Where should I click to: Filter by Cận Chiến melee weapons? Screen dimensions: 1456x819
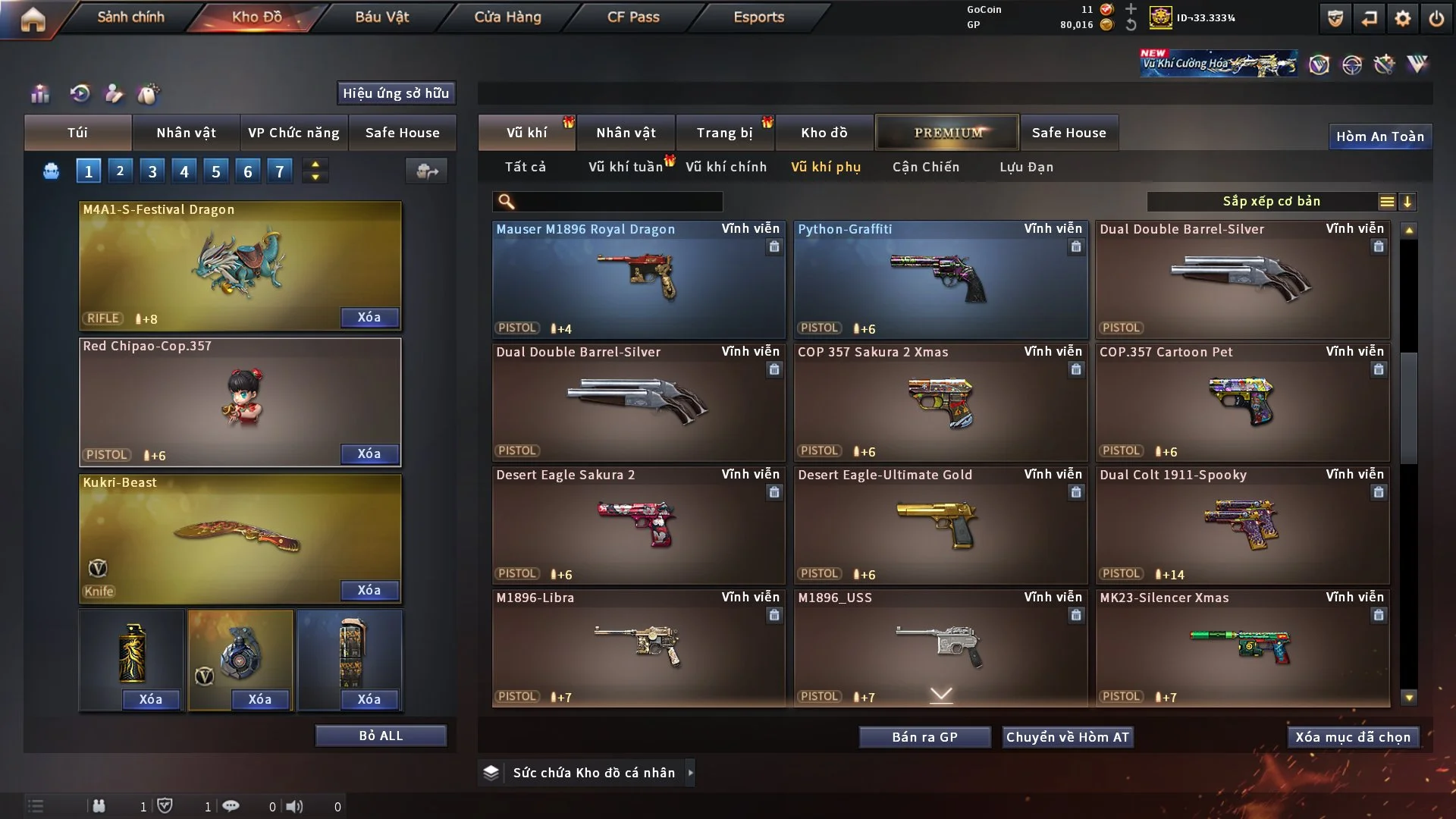(926, 167)
